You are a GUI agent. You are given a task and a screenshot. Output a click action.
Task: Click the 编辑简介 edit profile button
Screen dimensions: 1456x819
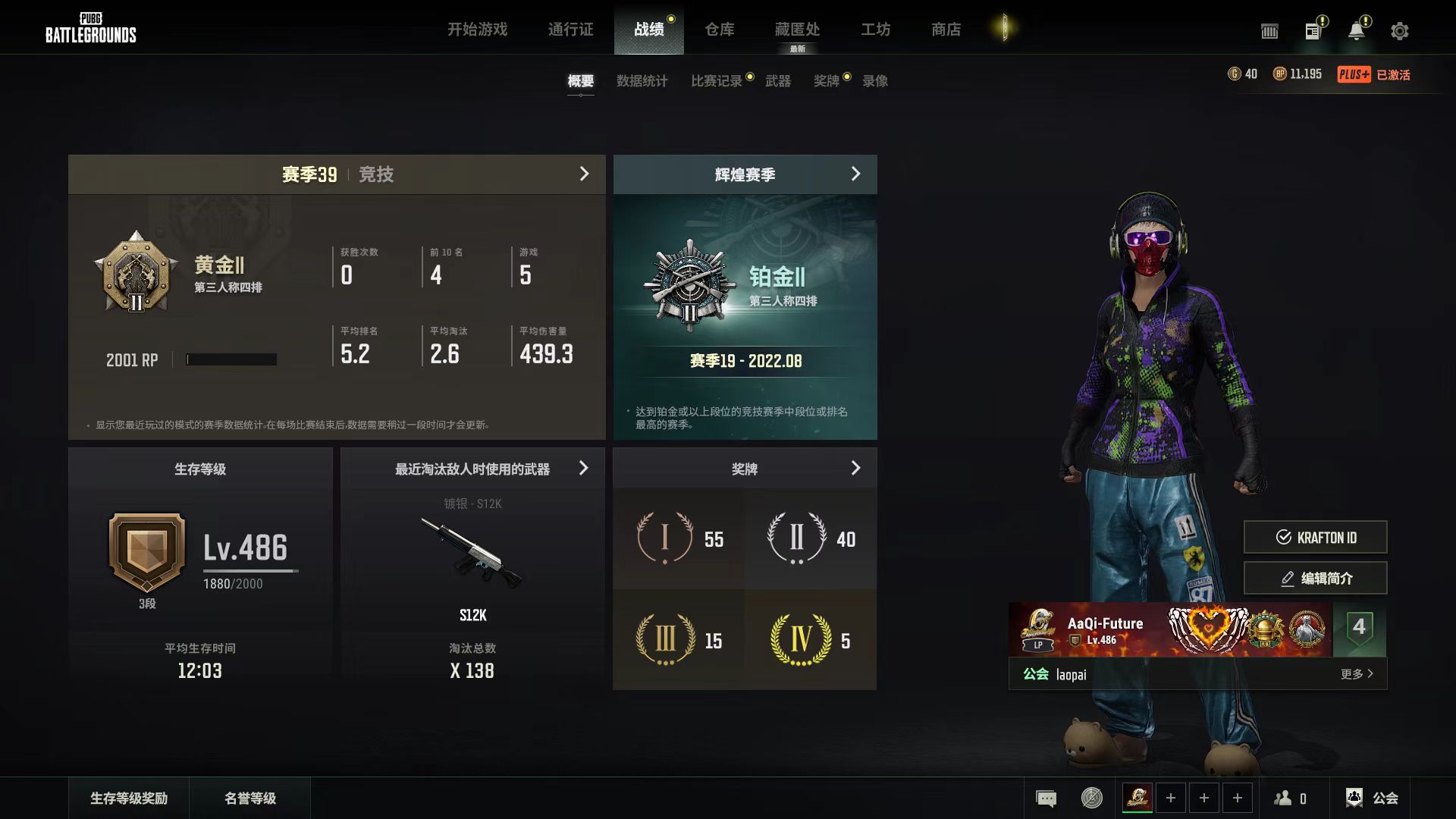pos(1315,579)
